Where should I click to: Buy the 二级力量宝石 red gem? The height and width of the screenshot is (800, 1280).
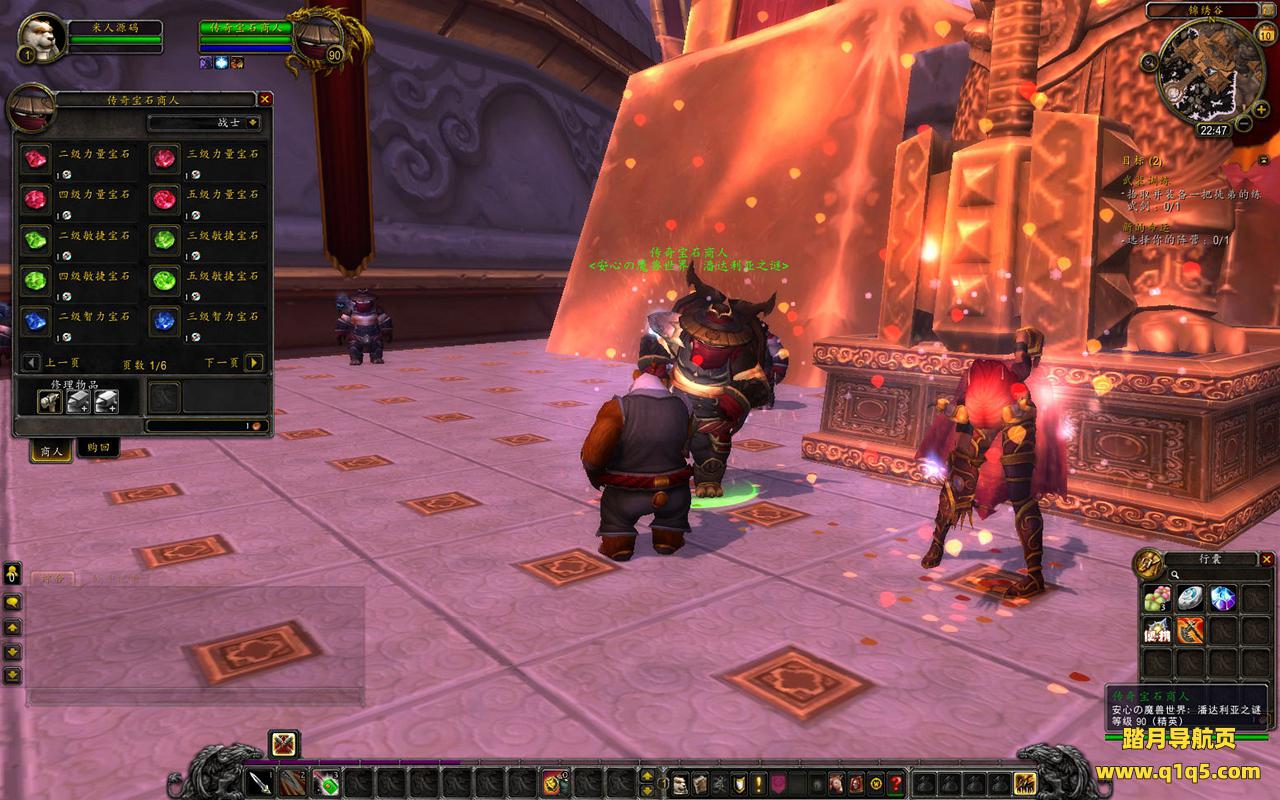(36, 158)
